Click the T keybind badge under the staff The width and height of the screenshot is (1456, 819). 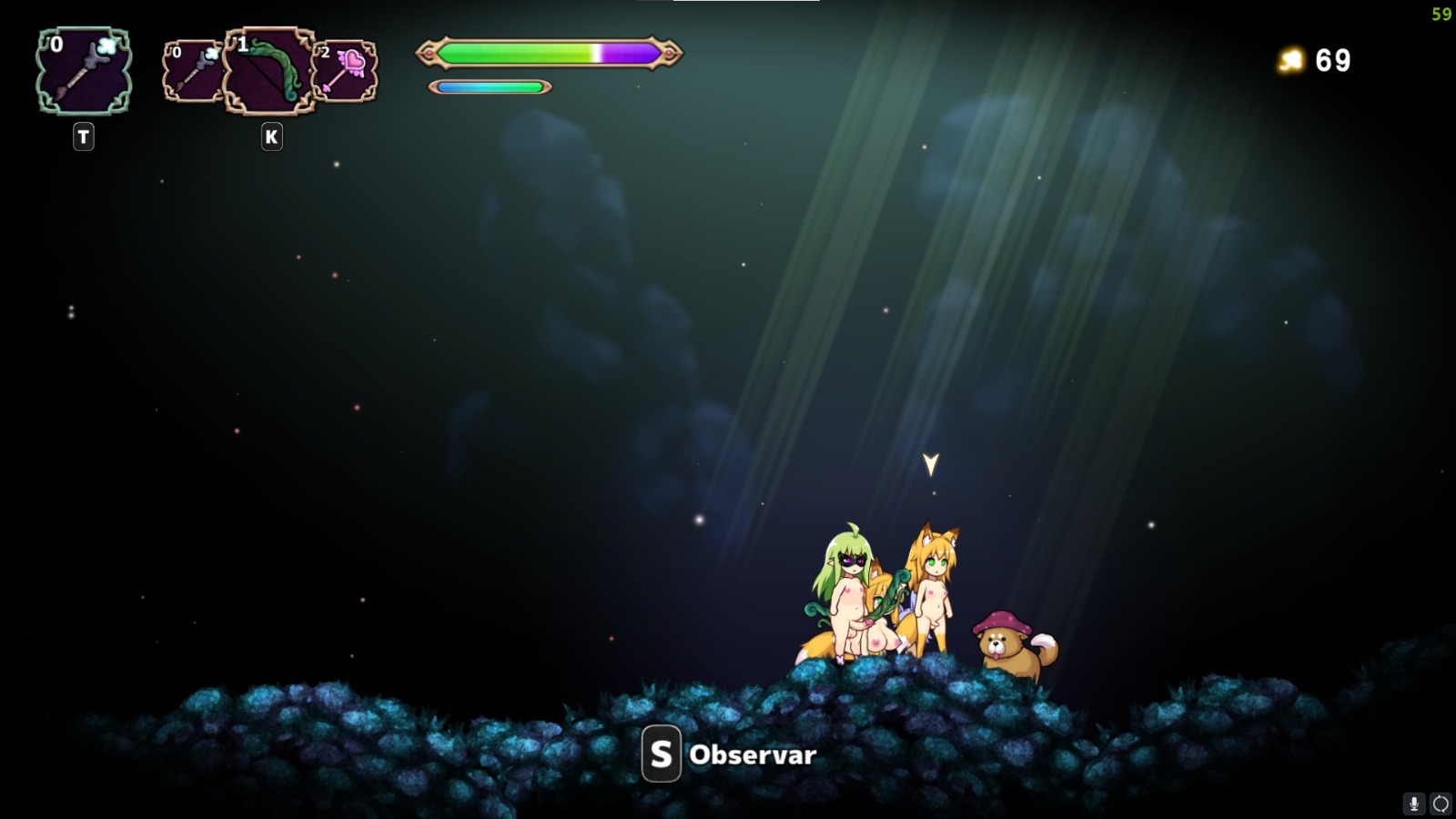(x=82, y=136)
